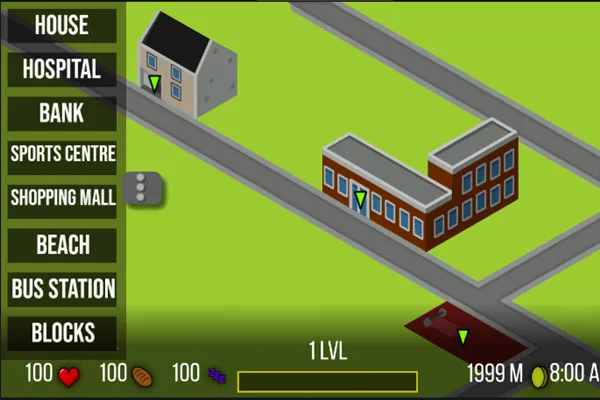Select the House menu entry

click(x=62, y=26)
